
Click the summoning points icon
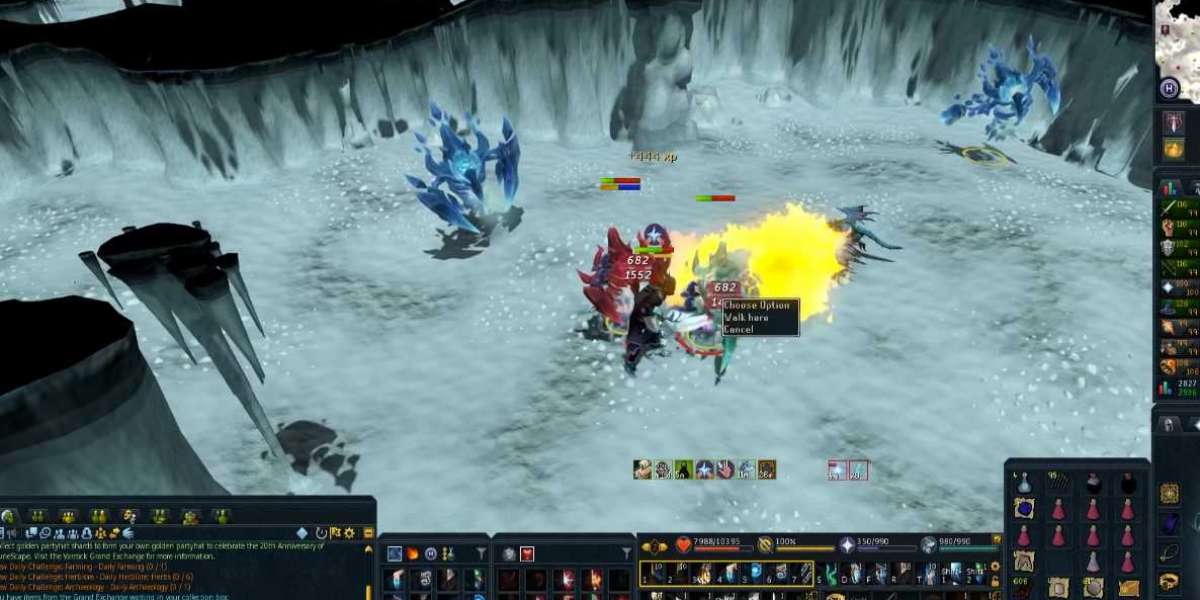pos(929,545)
